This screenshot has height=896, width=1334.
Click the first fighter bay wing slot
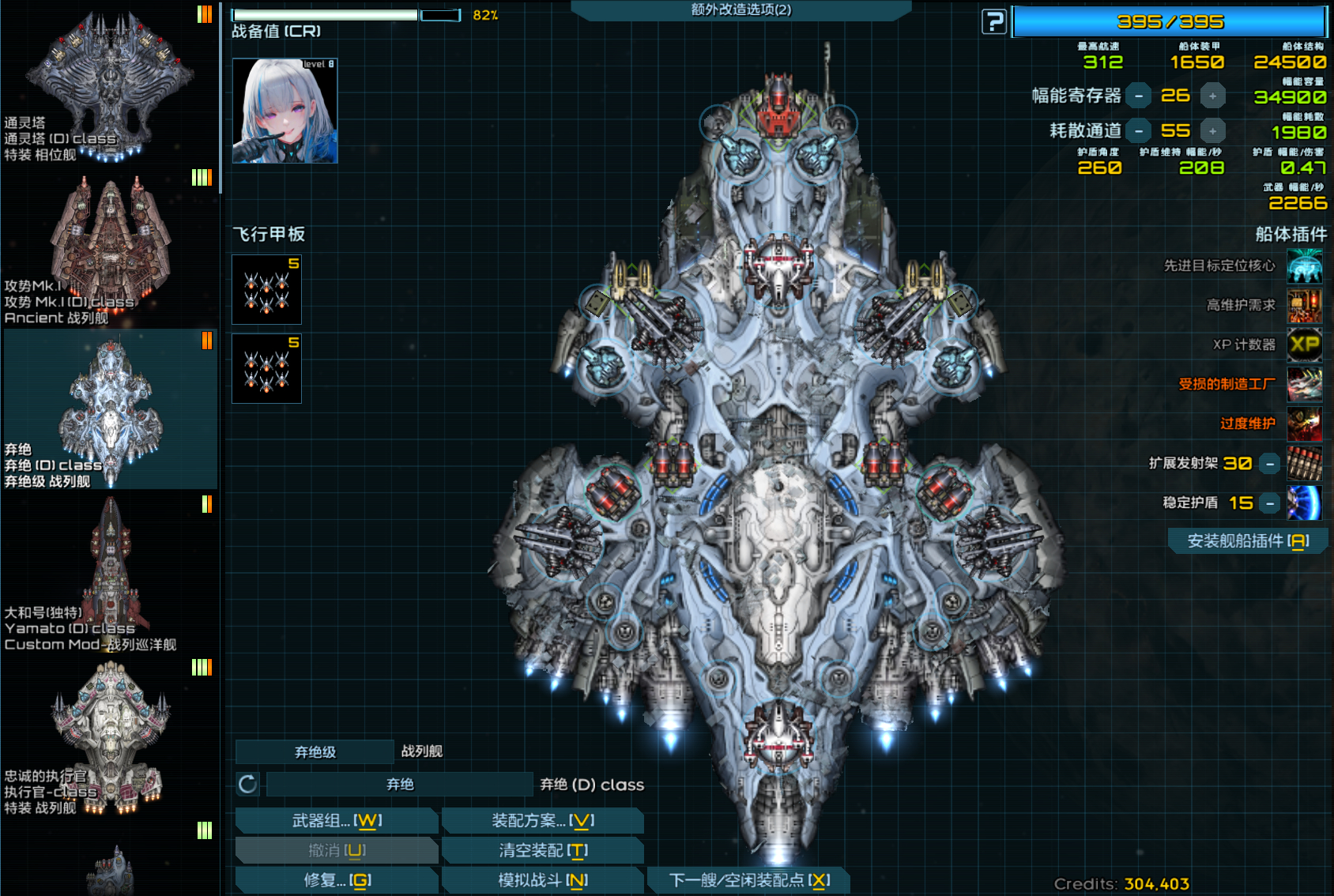click(266, 289)
